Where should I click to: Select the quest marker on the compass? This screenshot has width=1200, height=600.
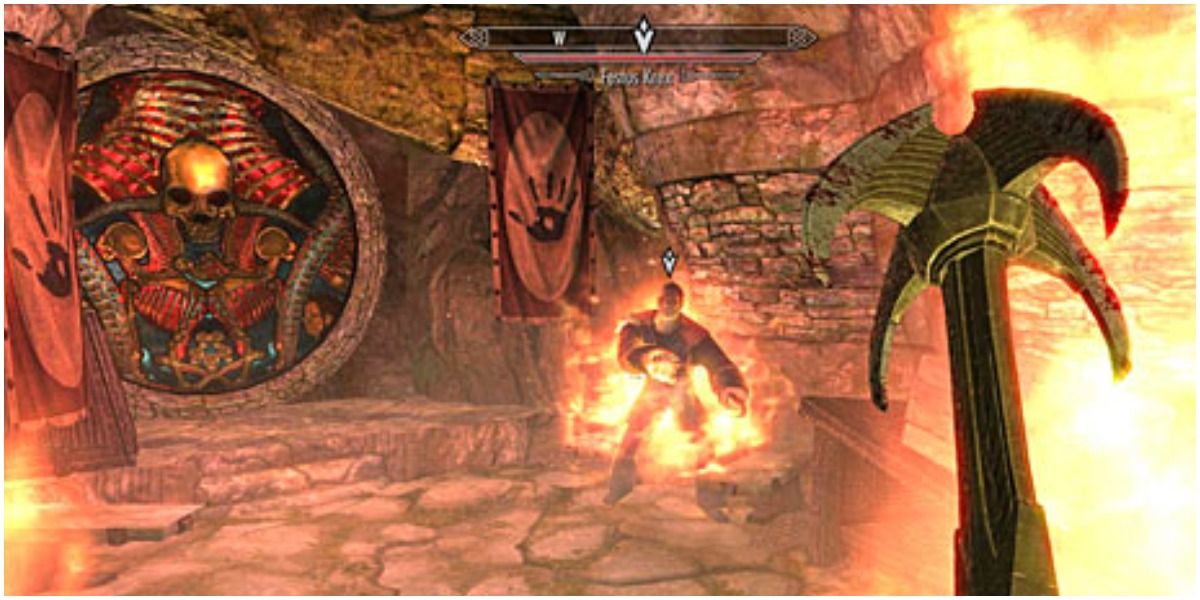[x=641, y=36]
